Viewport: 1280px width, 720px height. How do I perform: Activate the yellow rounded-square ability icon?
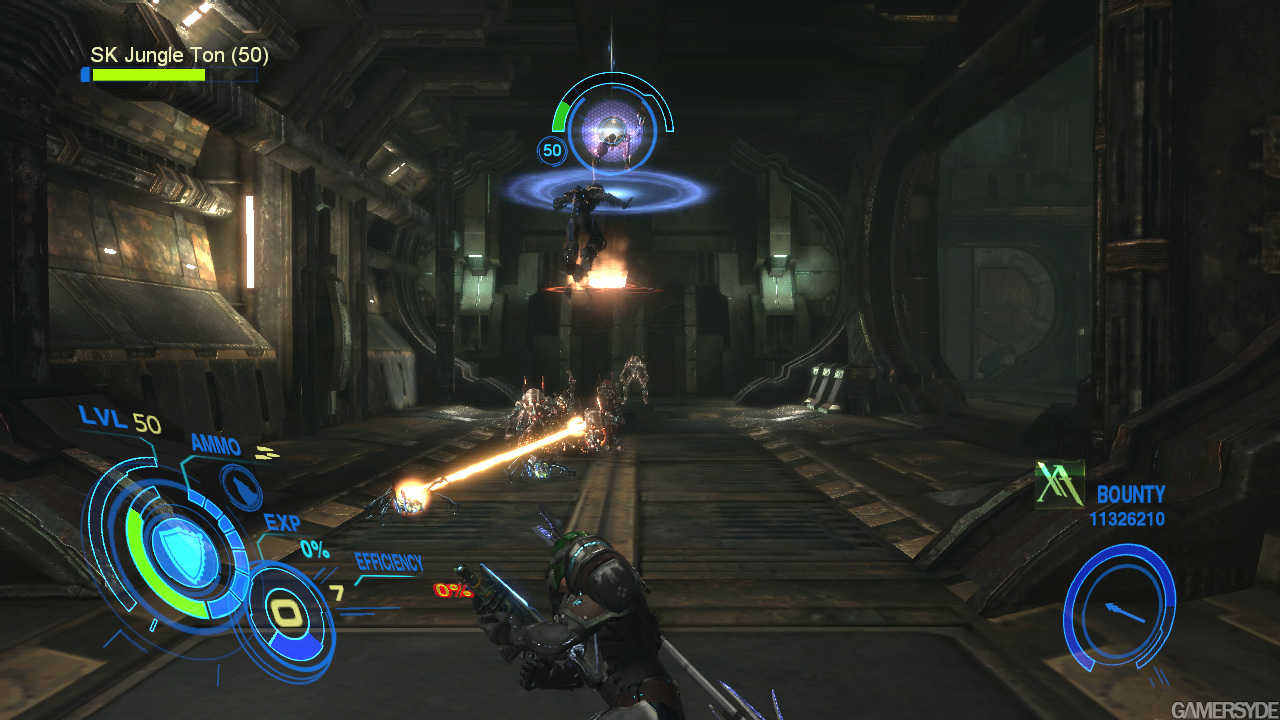[287, 613]
